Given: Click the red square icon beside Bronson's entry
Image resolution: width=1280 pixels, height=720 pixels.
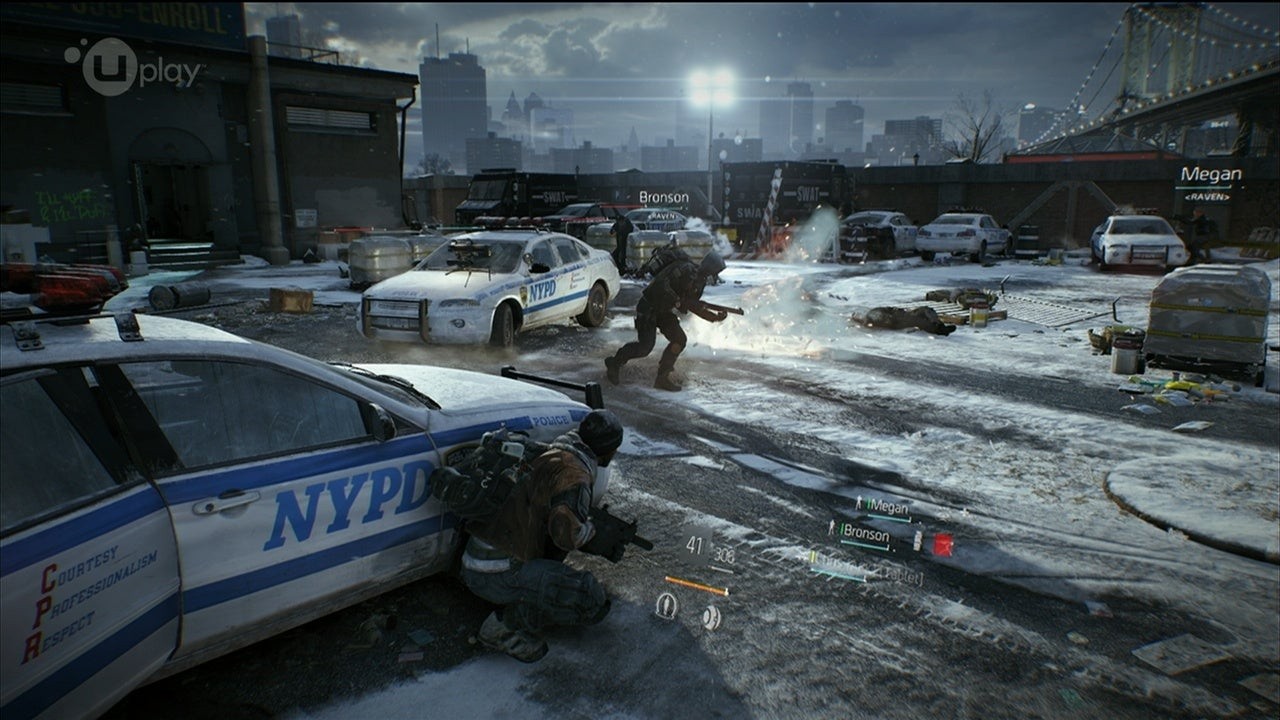Looking at the screenshot, I should click(942, 544).
